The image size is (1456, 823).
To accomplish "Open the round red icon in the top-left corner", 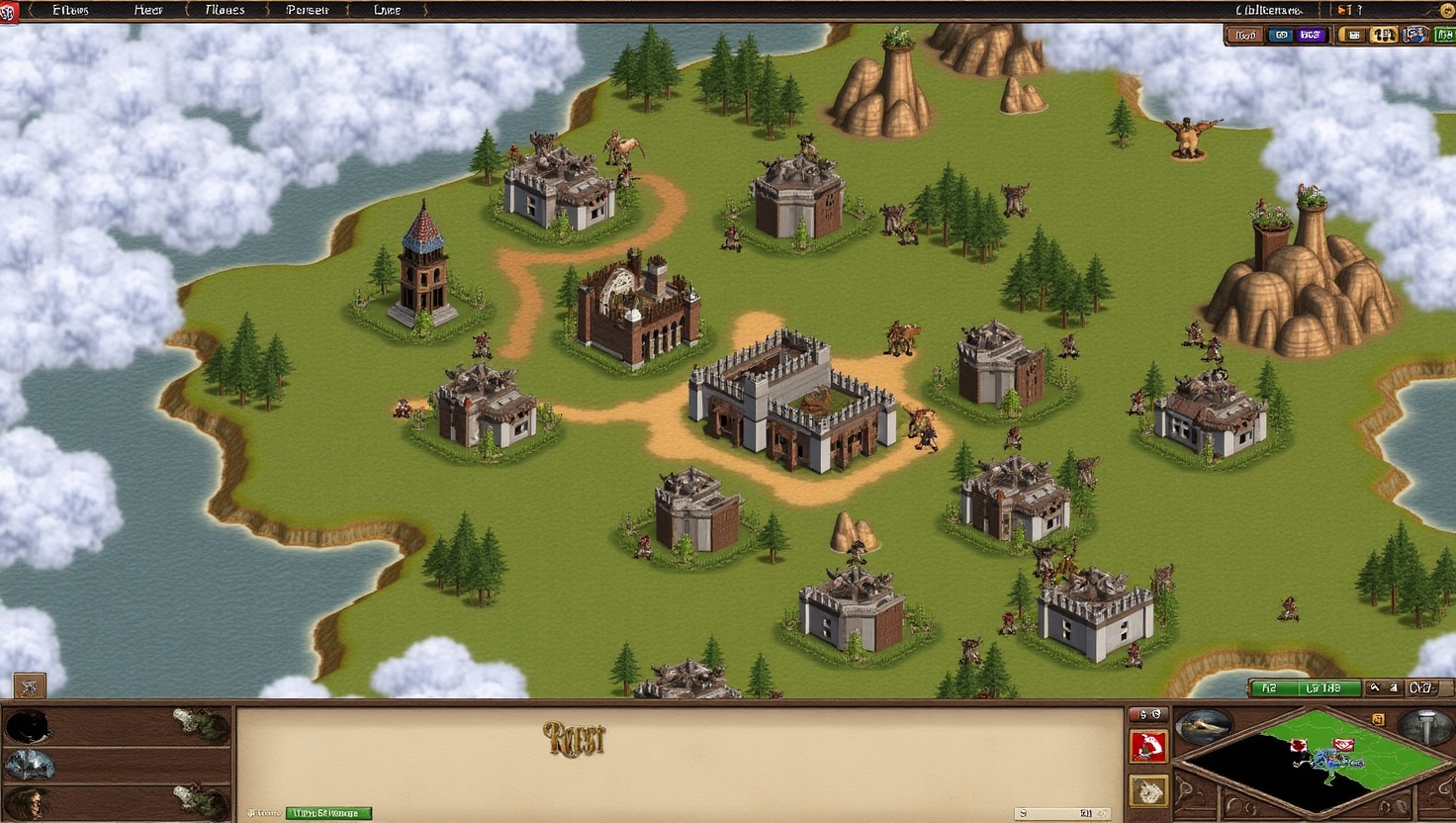I will (x=8, y=12).
